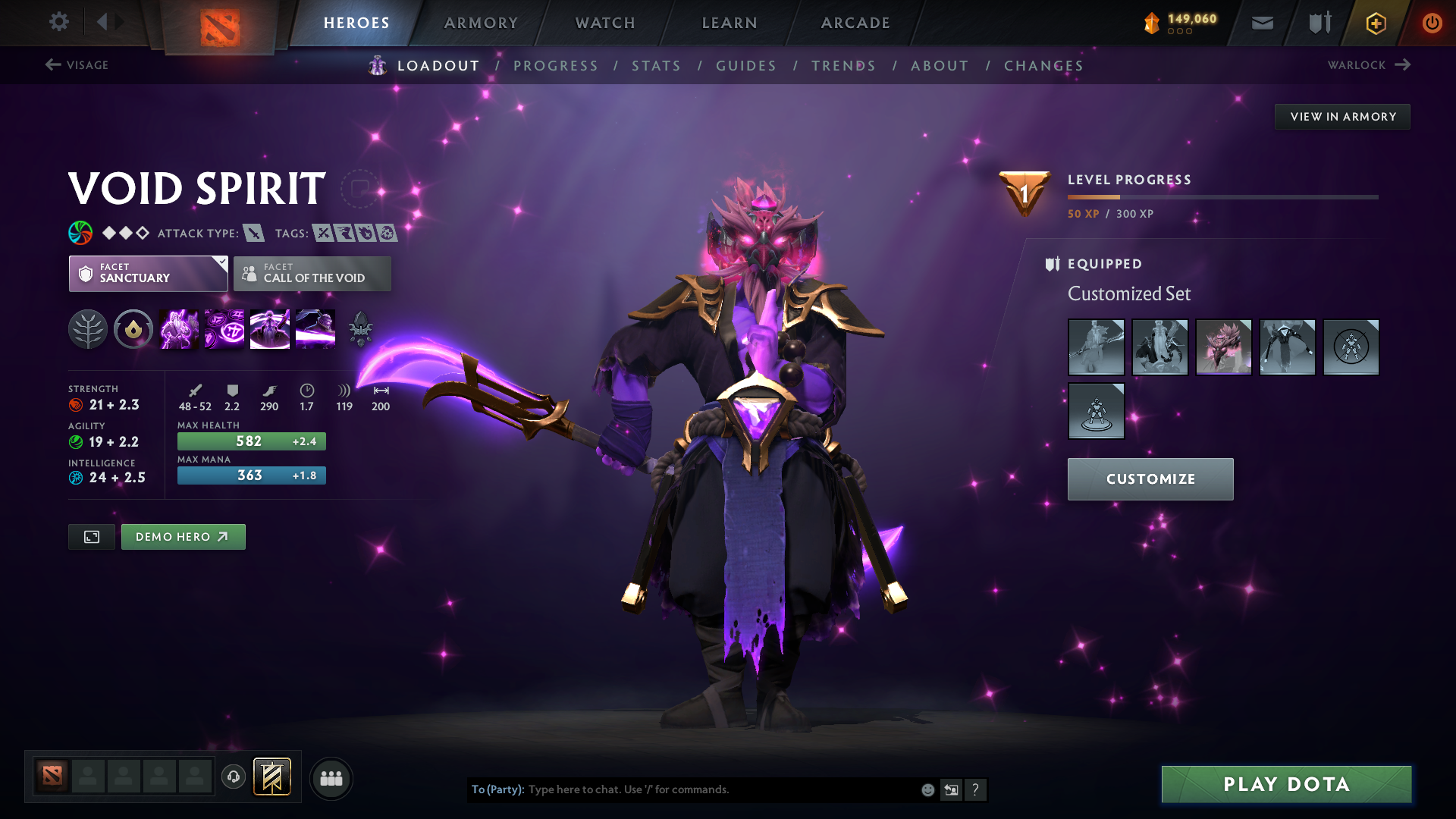Open the mail/notifications inbox icon
Viewport: 1456px width, 819px height.
1262,23
